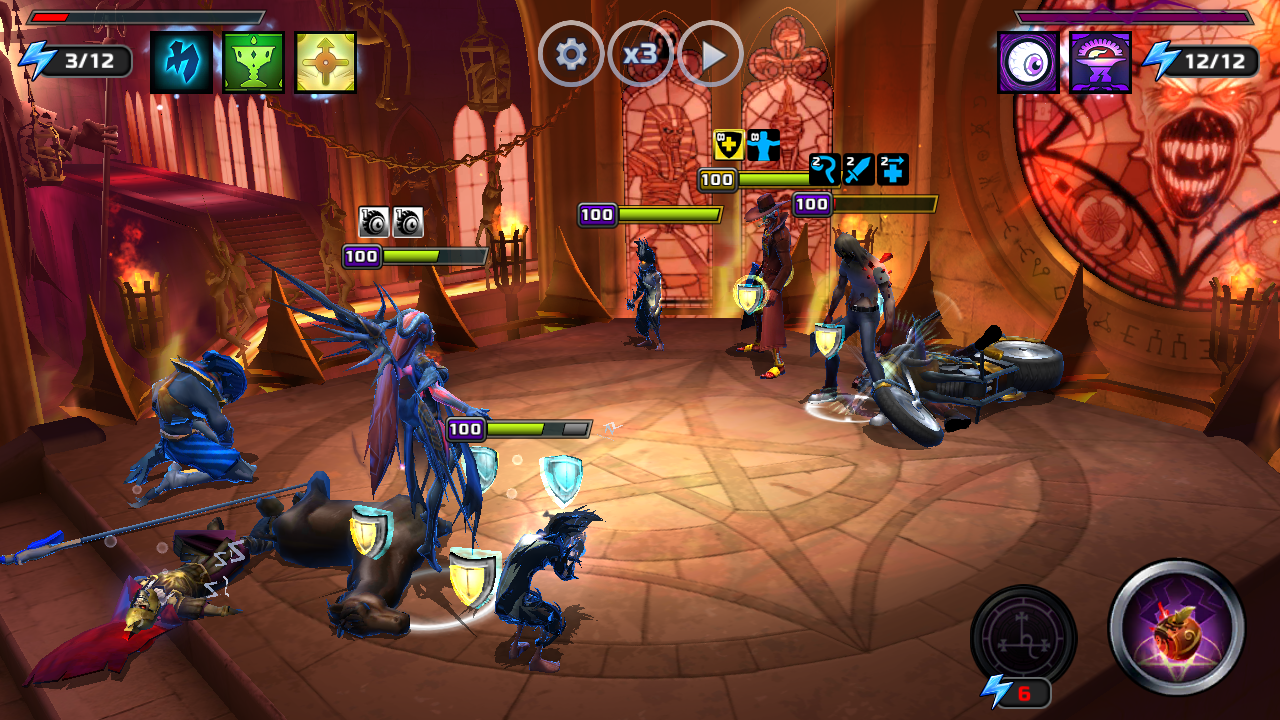Select the blue rune talisman icon
Screen dimensions: 1280x720
point(182,62)
